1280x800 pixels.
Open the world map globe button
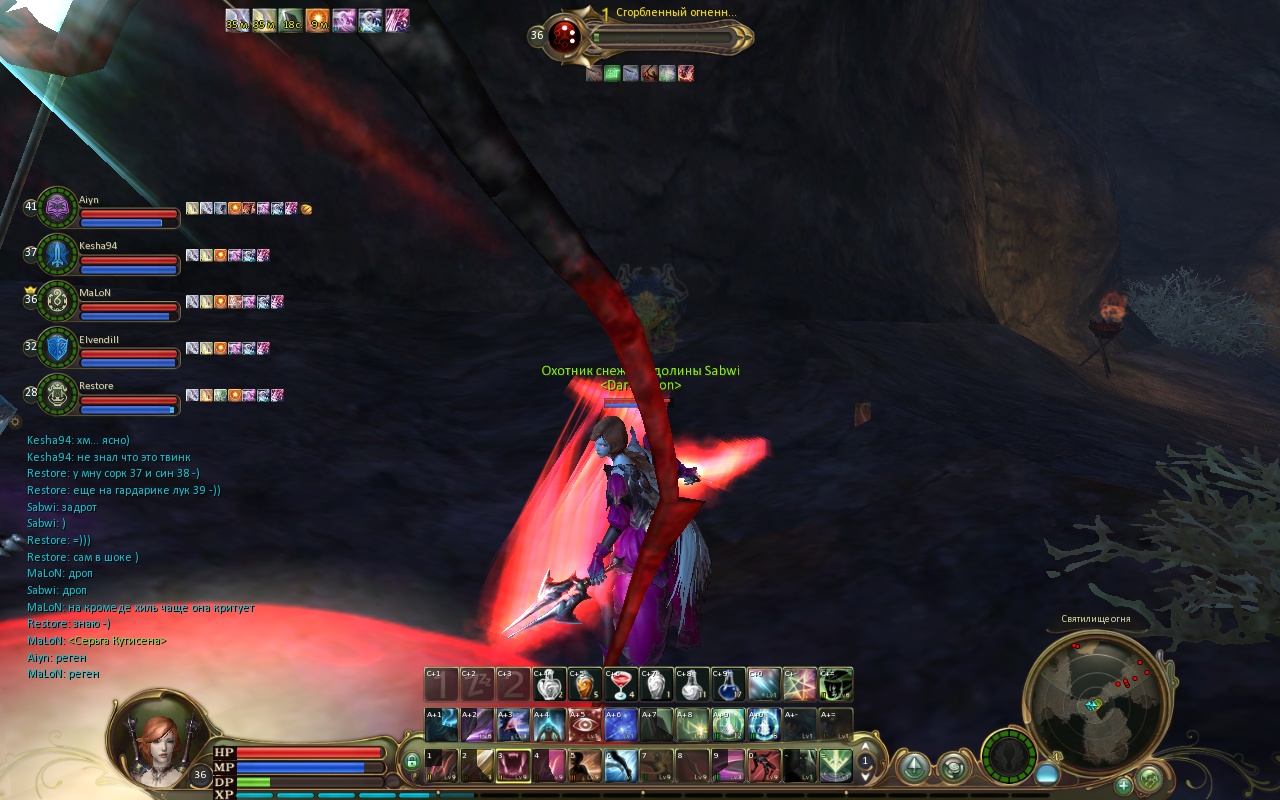[x=1150, y=777]
